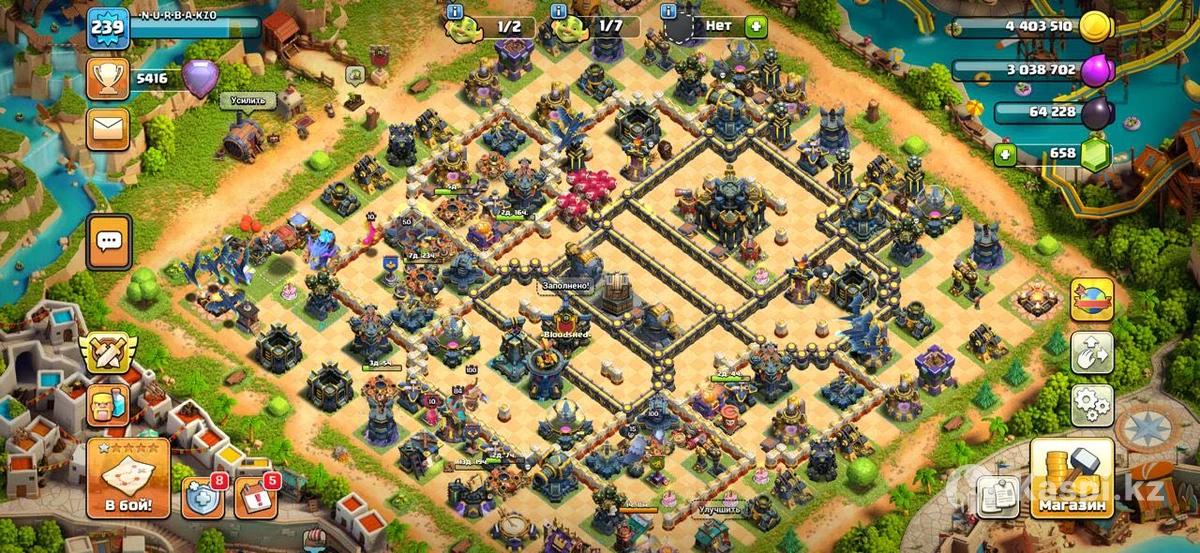
Task: Open the barbarian army training button
Action: pos(108,406)
